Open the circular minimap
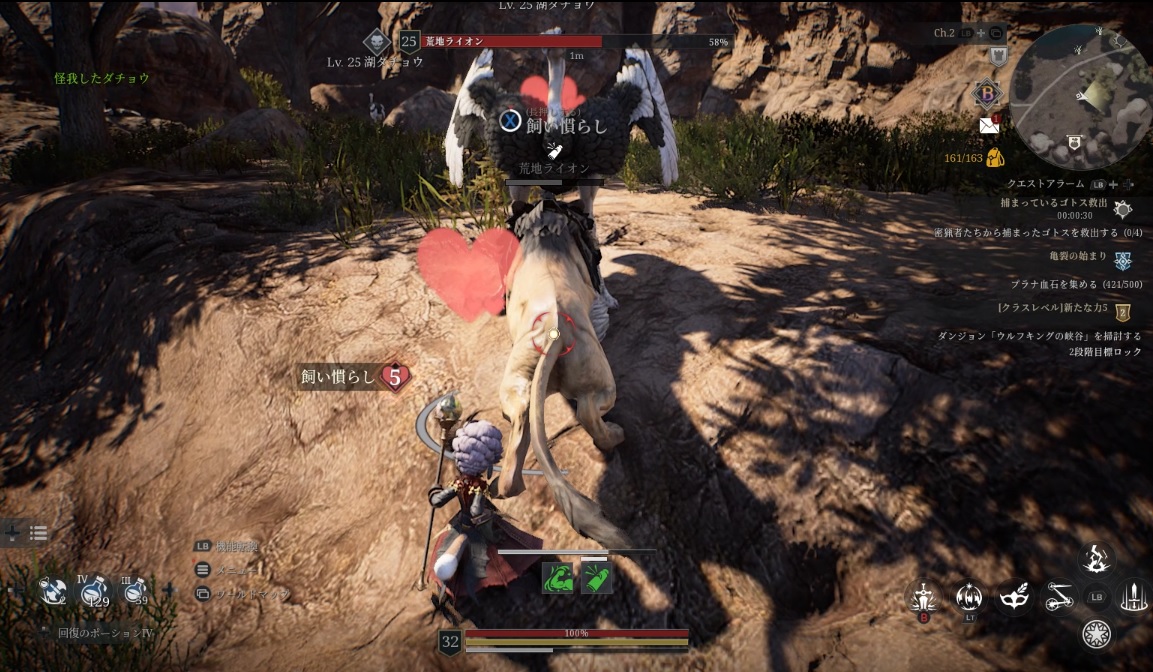Viewport: 1153px width, 672px height. tap(1078, 98)
